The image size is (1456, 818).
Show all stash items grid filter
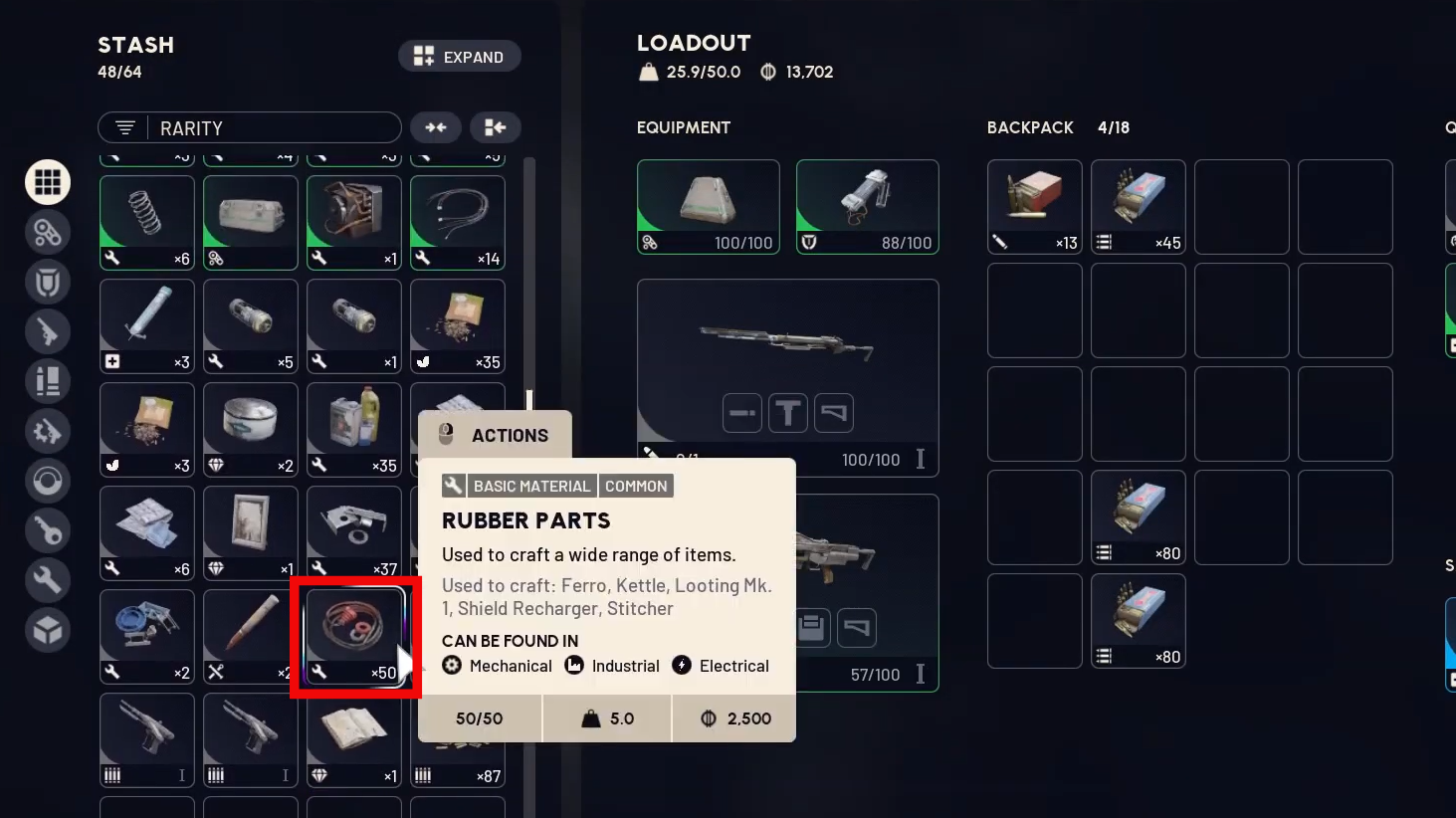pyautogui.click(x=48, y=182)
